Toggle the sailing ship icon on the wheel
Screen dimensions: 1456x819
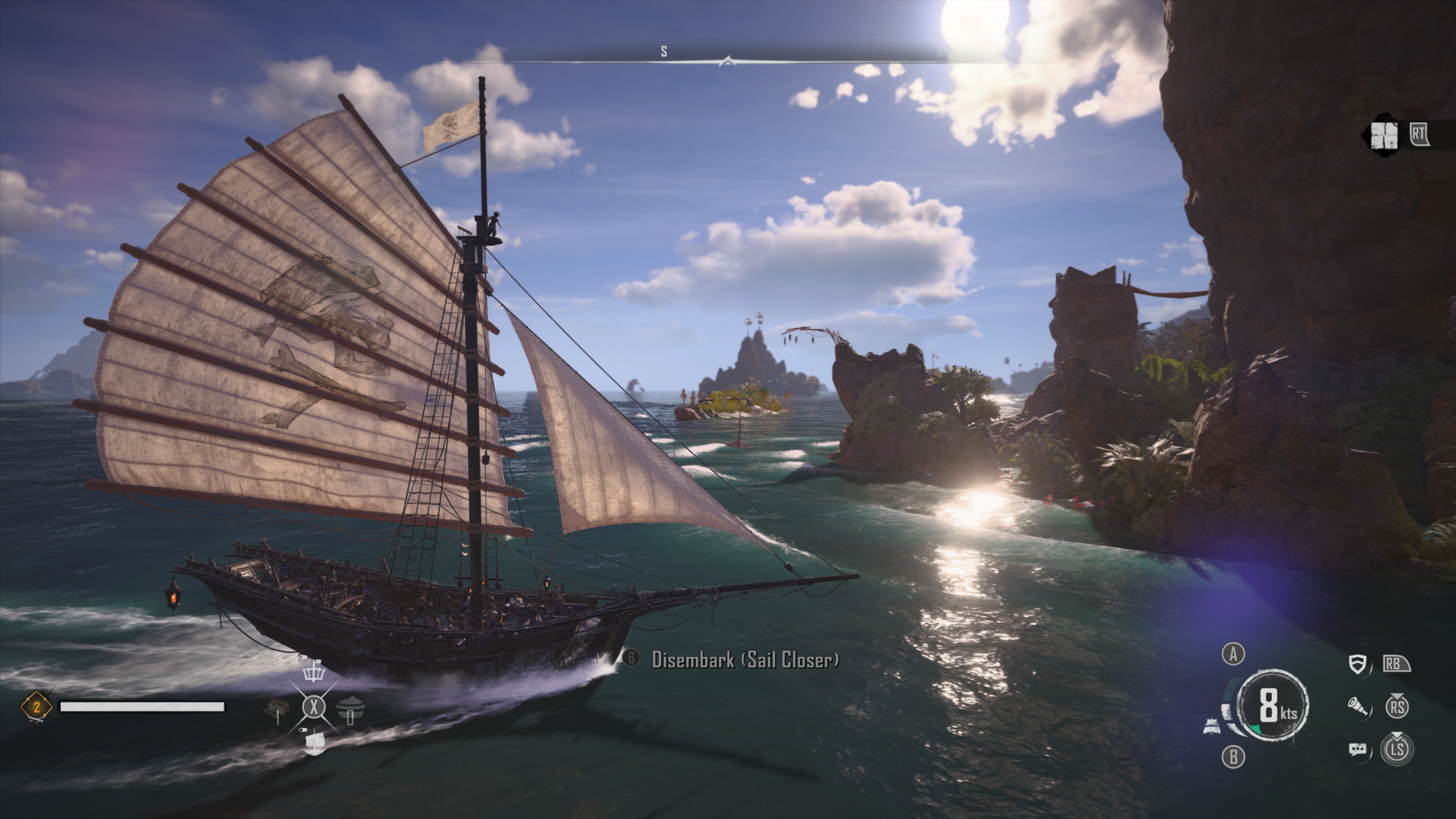tap(314, 743)
